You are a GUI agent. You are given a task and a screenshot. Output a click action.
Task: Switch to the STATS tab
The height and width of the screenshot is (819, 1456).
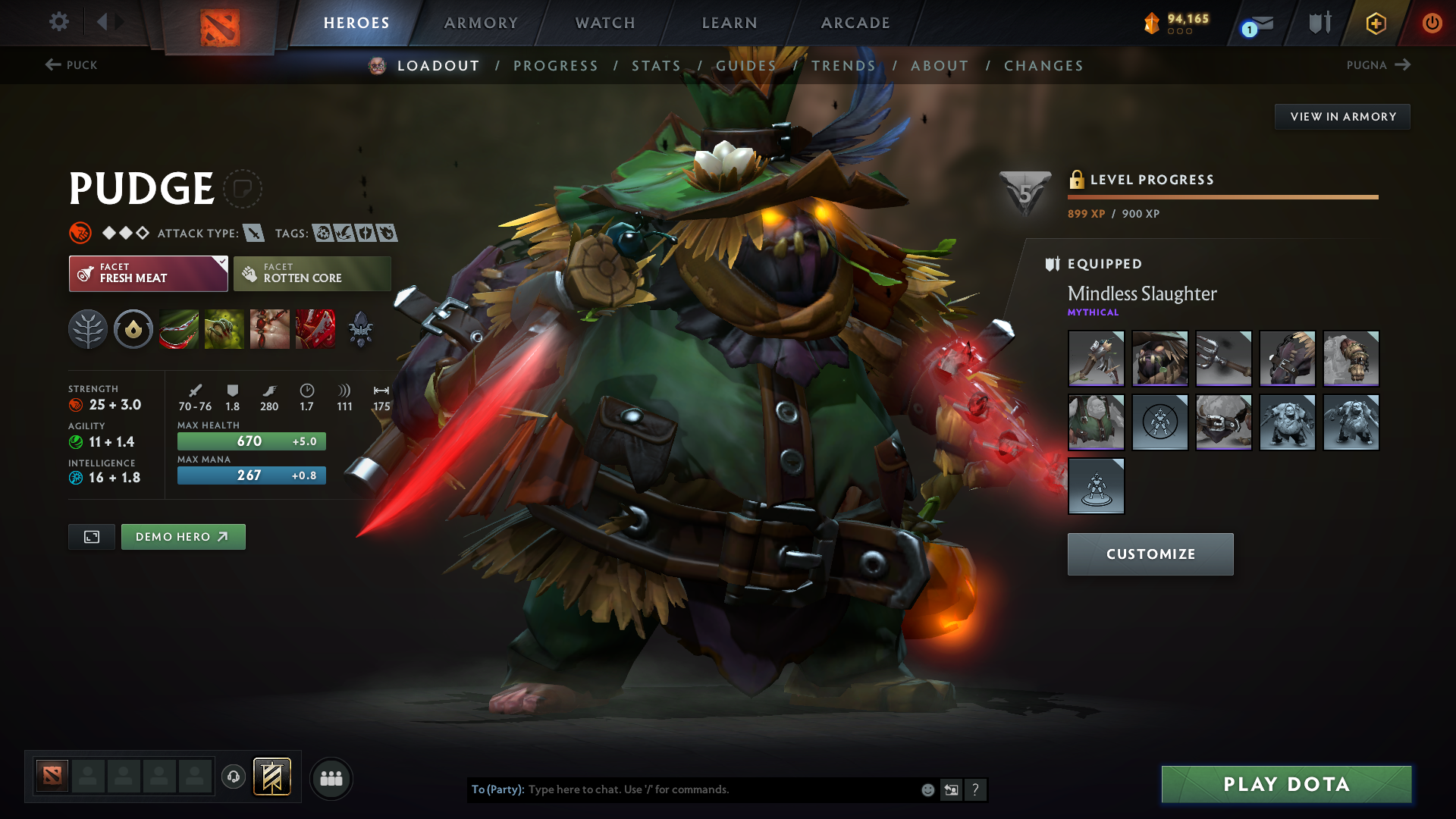656,66
